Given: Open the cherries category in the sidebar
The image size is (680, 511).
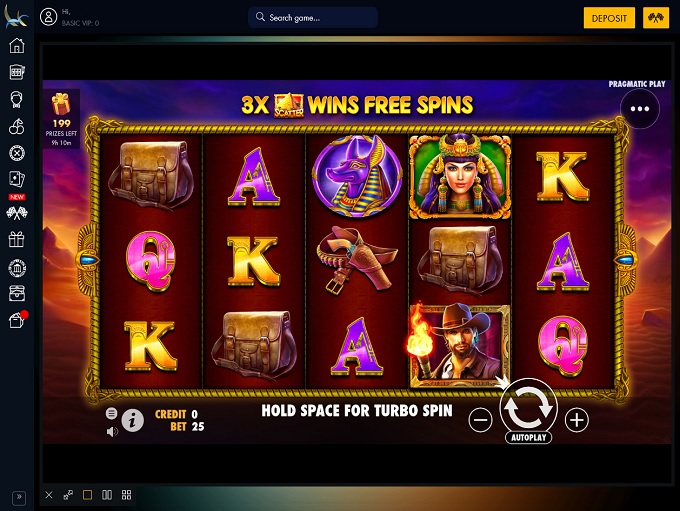Looking at the screenshot, I should (x=16, y=127).
